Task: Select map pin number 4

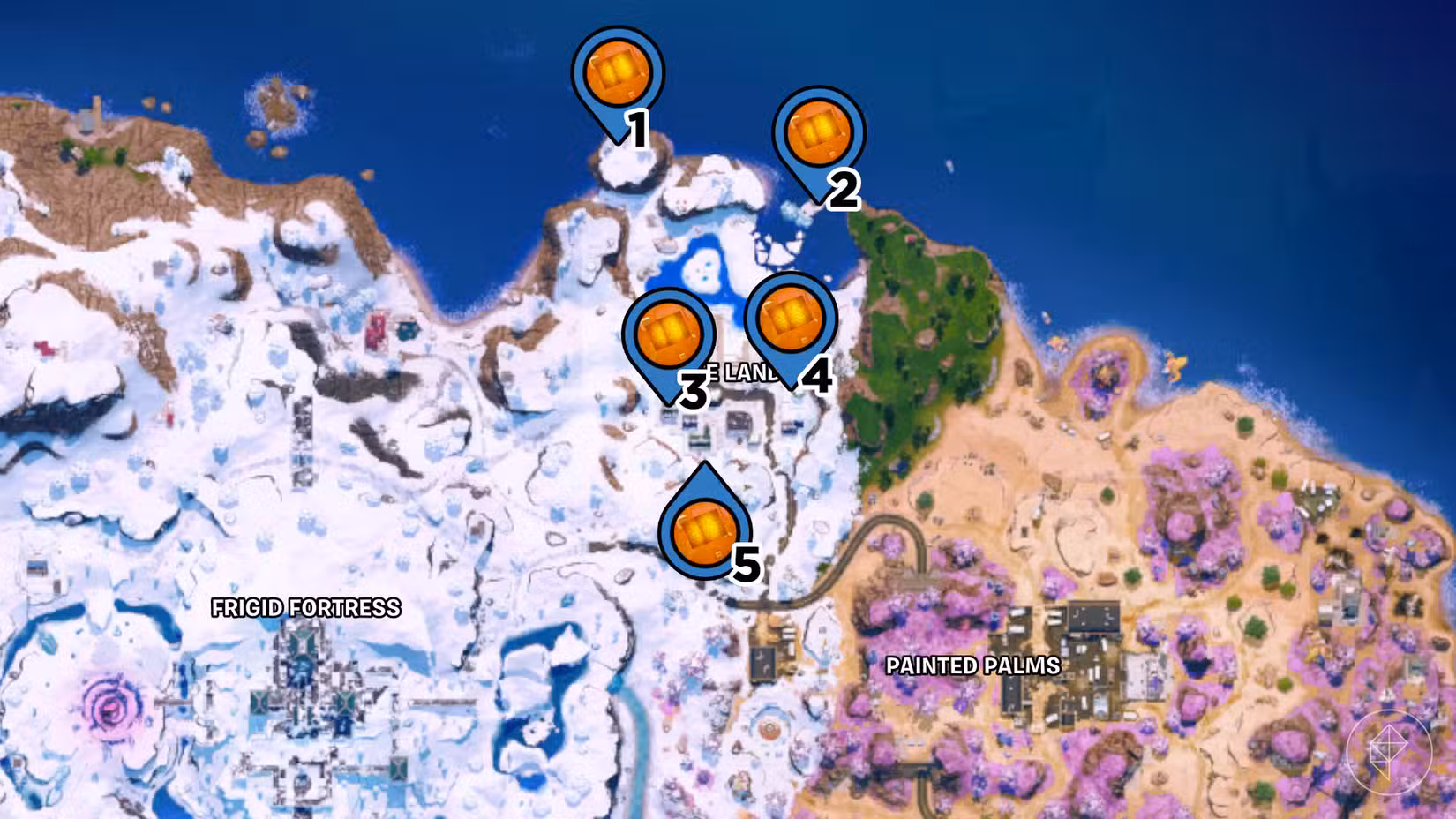Action: pos(792,318)
